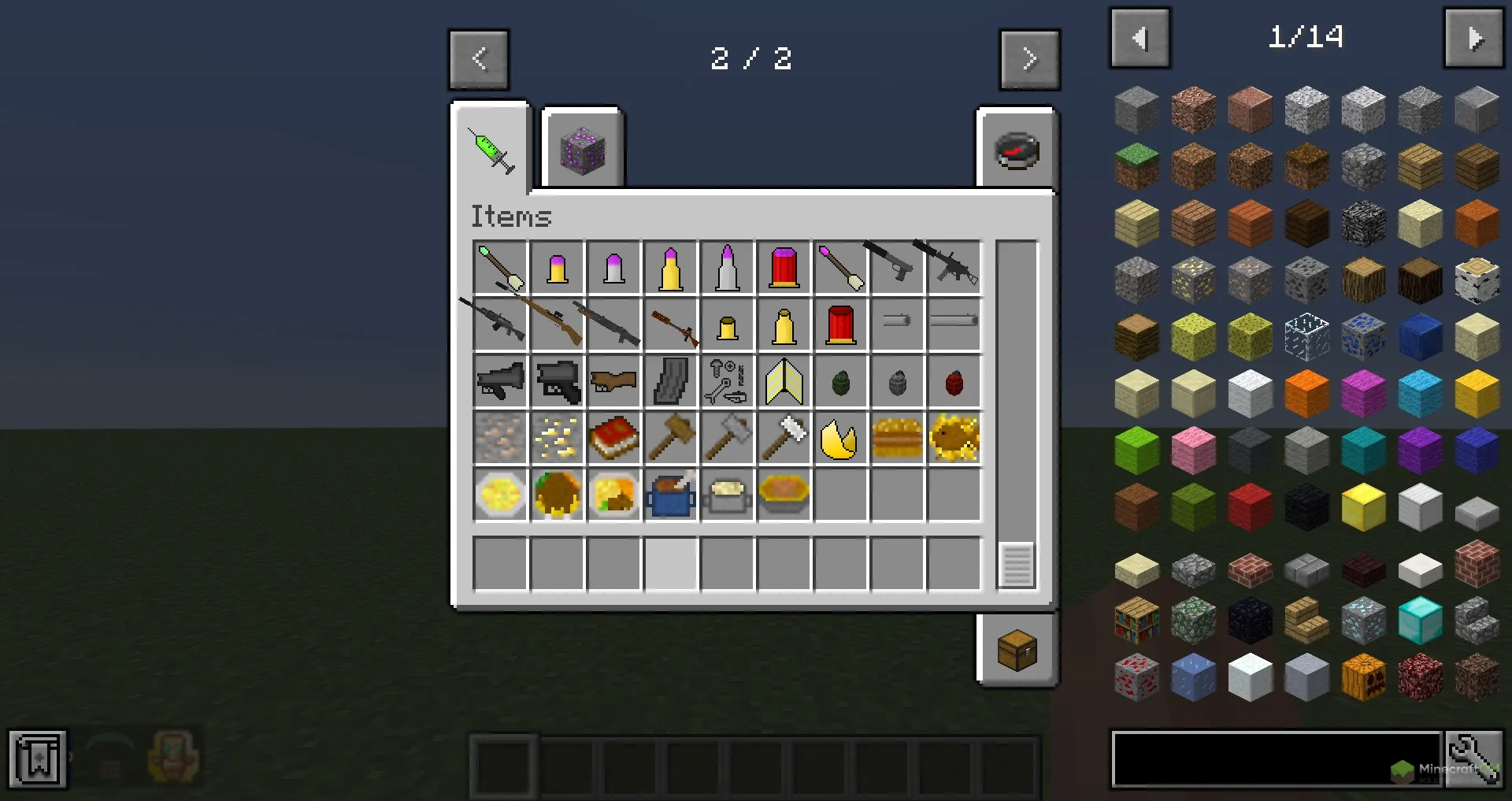
Task: Take the red book item
Action: (613, 439)
